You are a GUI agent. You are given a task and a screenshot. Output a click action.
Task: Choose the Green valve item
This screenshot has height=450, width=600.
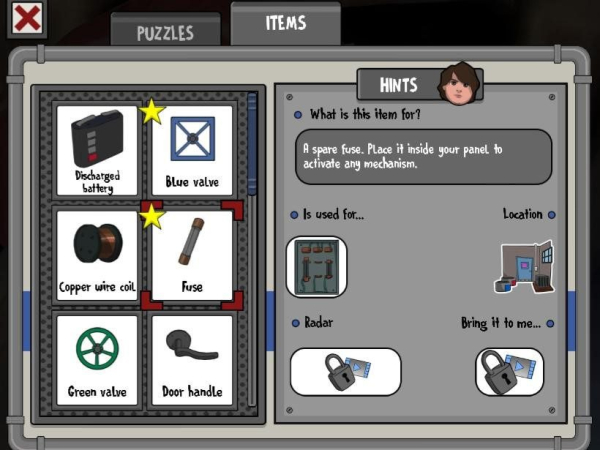pyautogui.click(x=97, y=359)
